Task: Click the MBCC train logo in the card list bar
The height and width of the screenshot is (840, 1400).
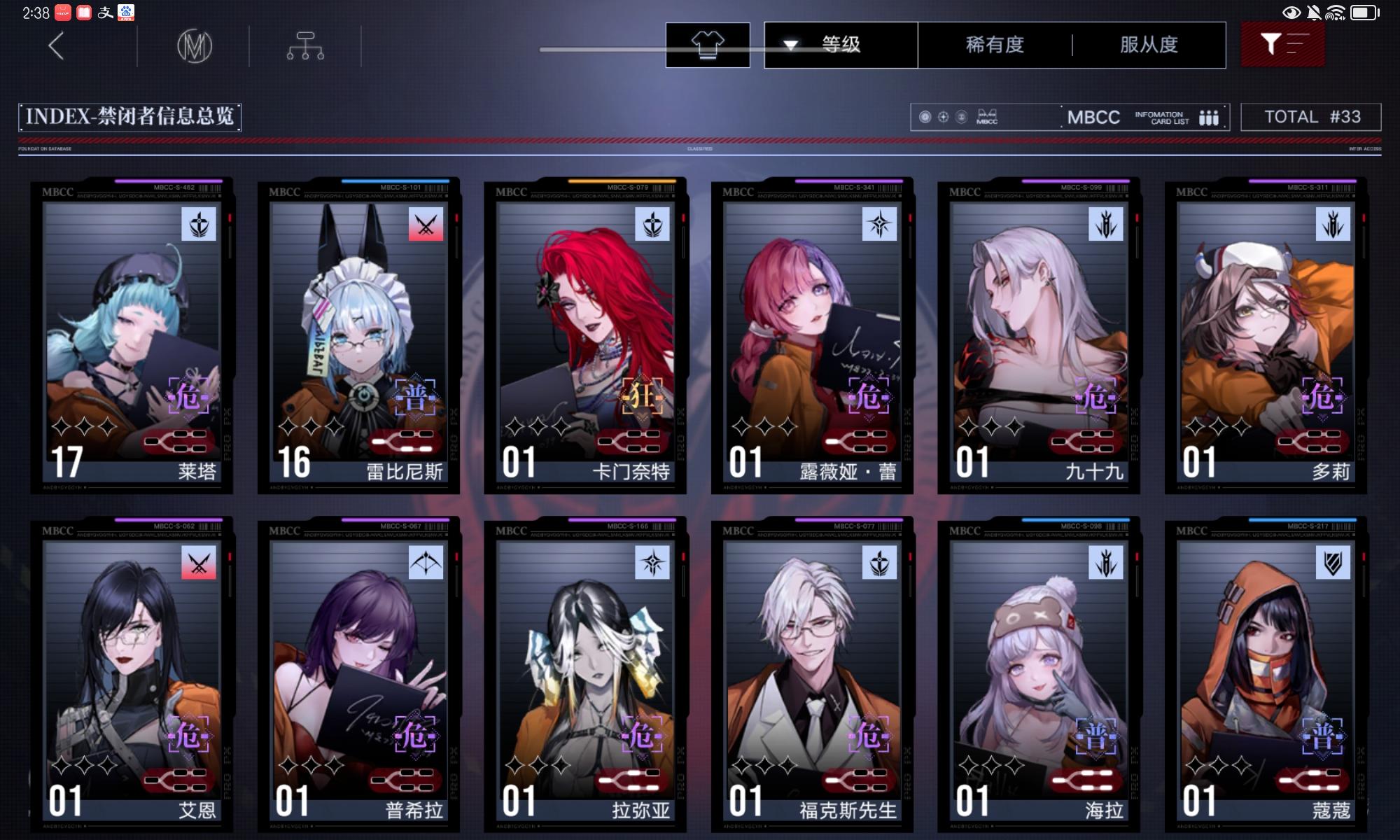Action: 987,116
